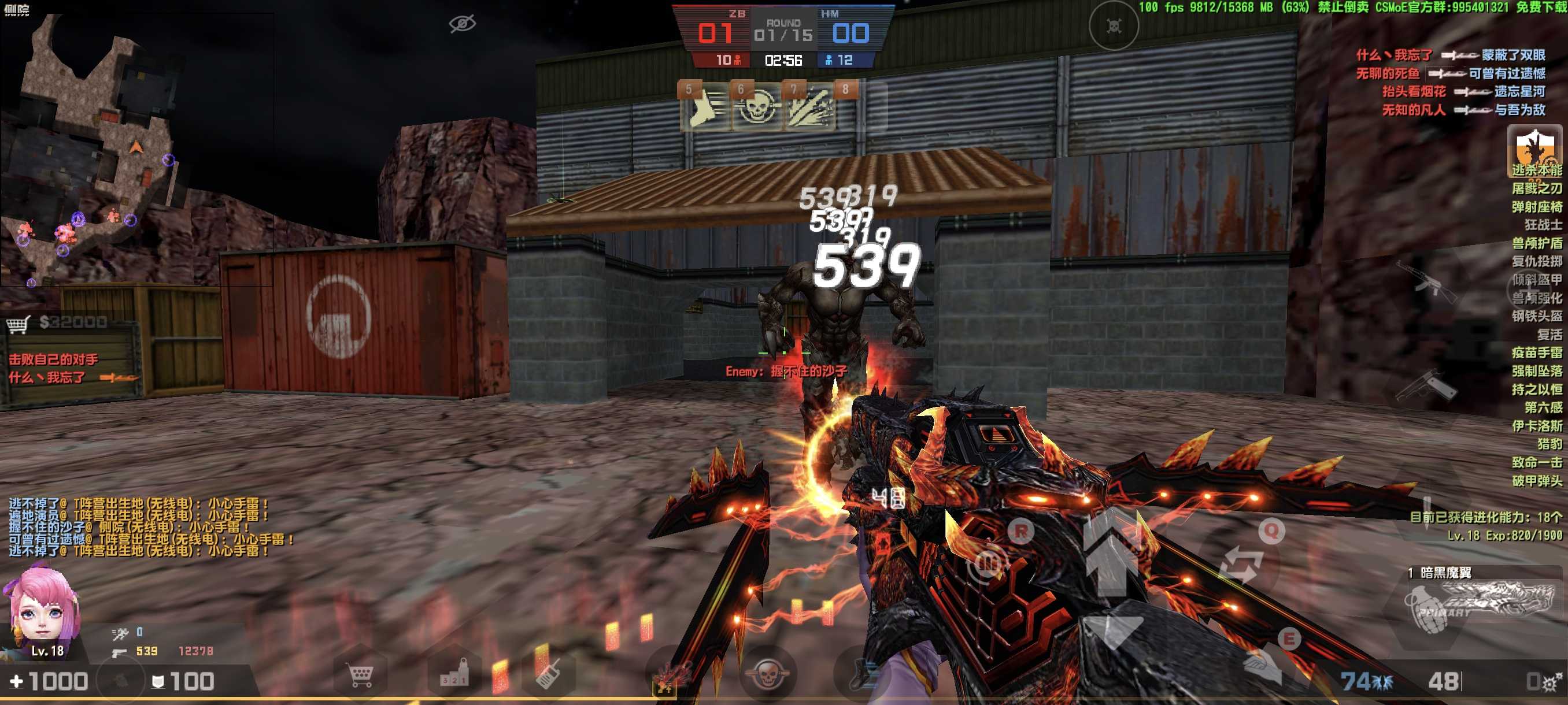
Task: Open the buy menu hexagon cart button
Action: pos(360,674)
